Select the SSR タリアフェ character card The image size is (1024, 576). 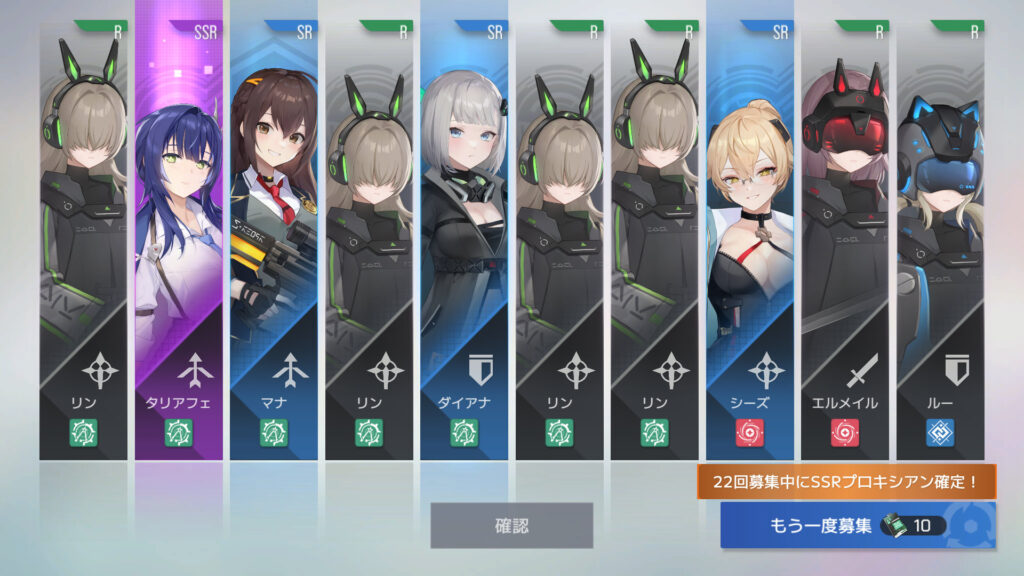point(179,240)
